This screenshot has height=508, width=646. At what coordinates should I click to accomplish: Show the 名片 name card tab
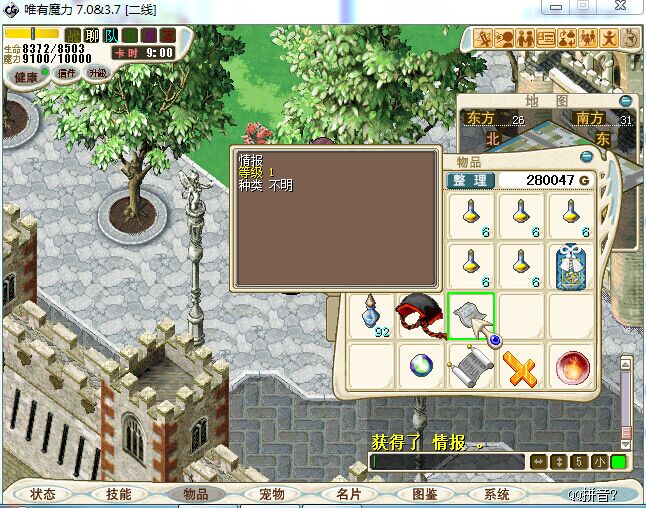348,494
